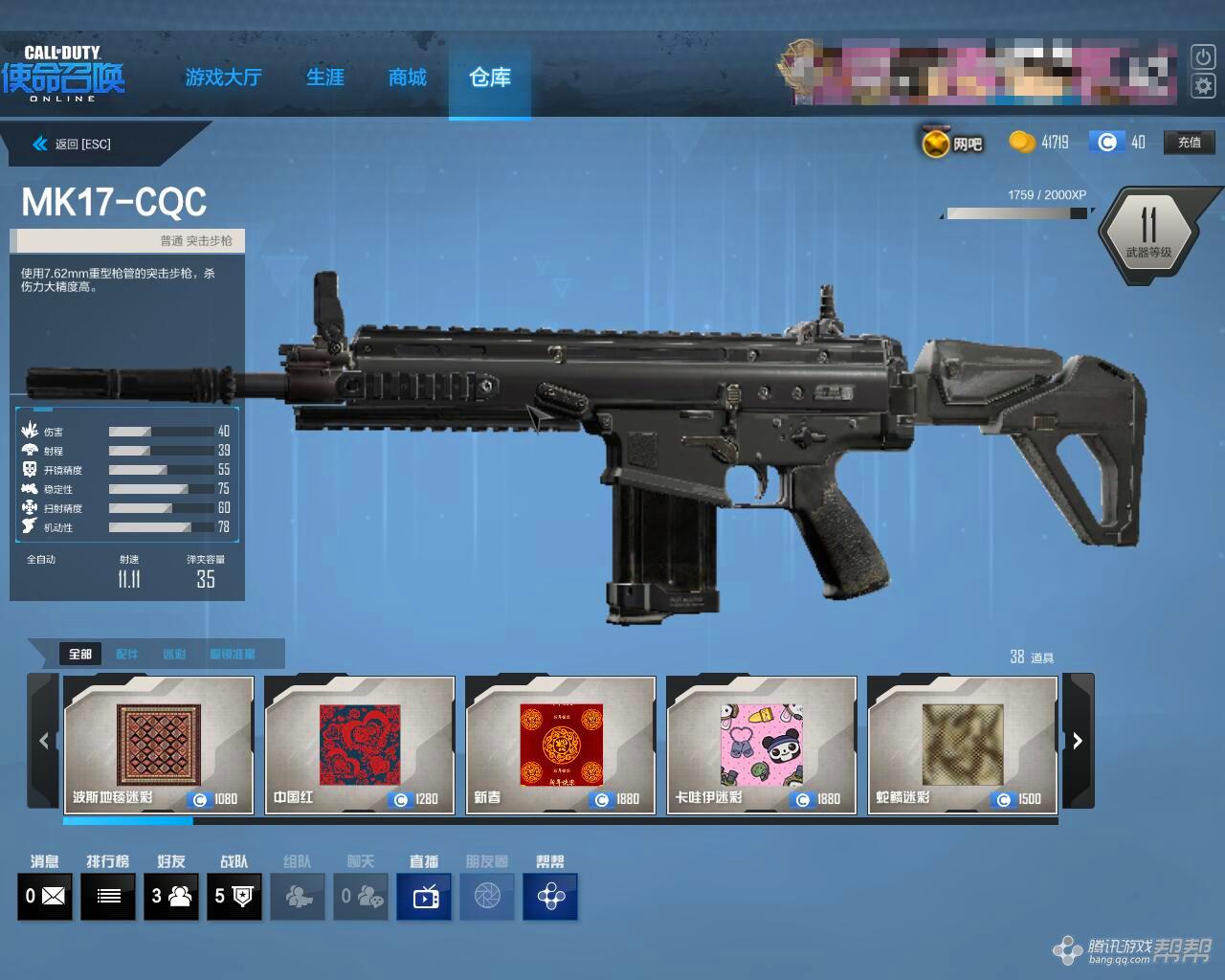Show the 全部 all items filter
1225x980 pixels.
coord(80,655)
